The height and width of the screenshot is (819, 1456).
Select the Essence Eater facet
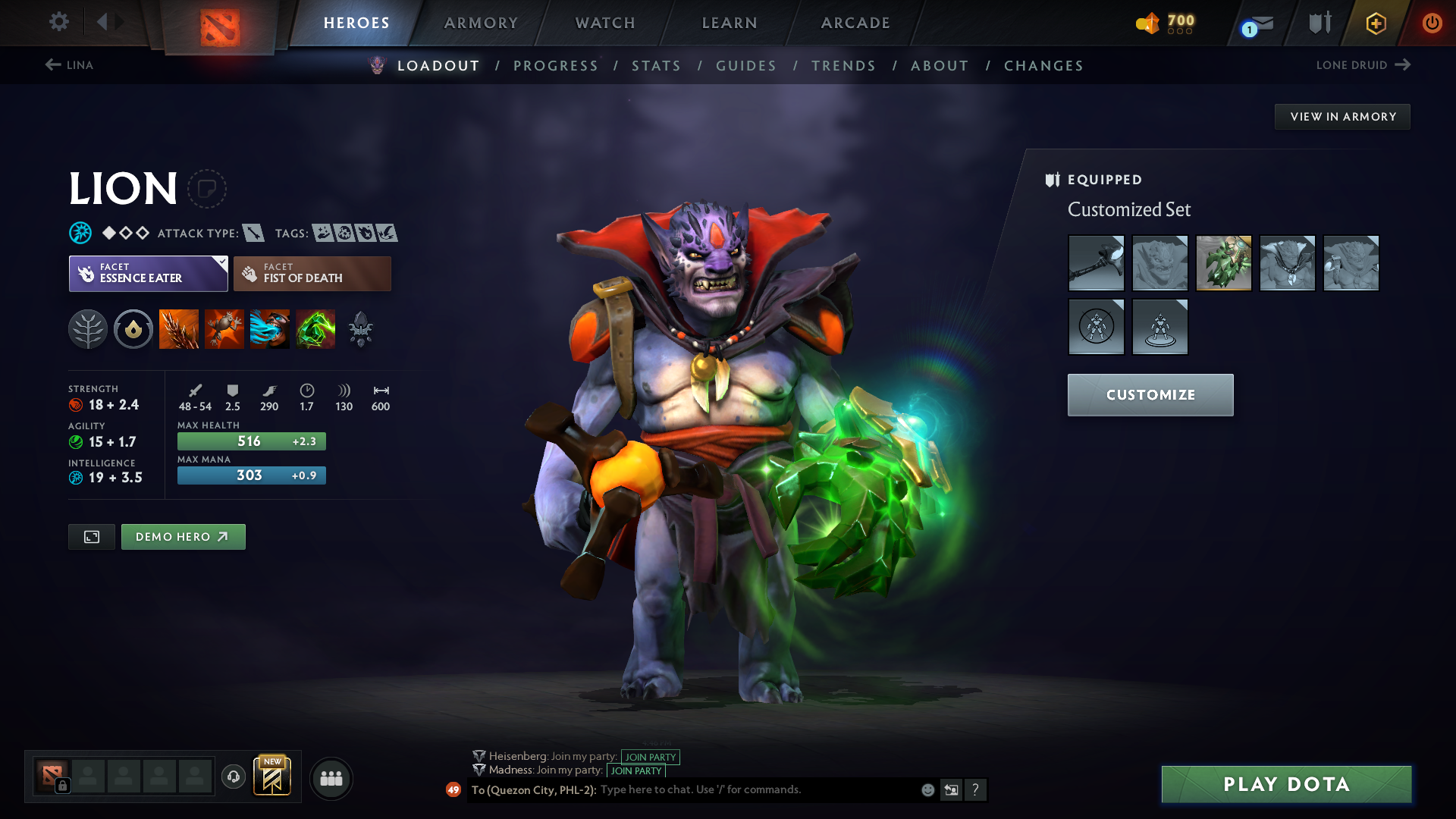[x=149, y=273]
